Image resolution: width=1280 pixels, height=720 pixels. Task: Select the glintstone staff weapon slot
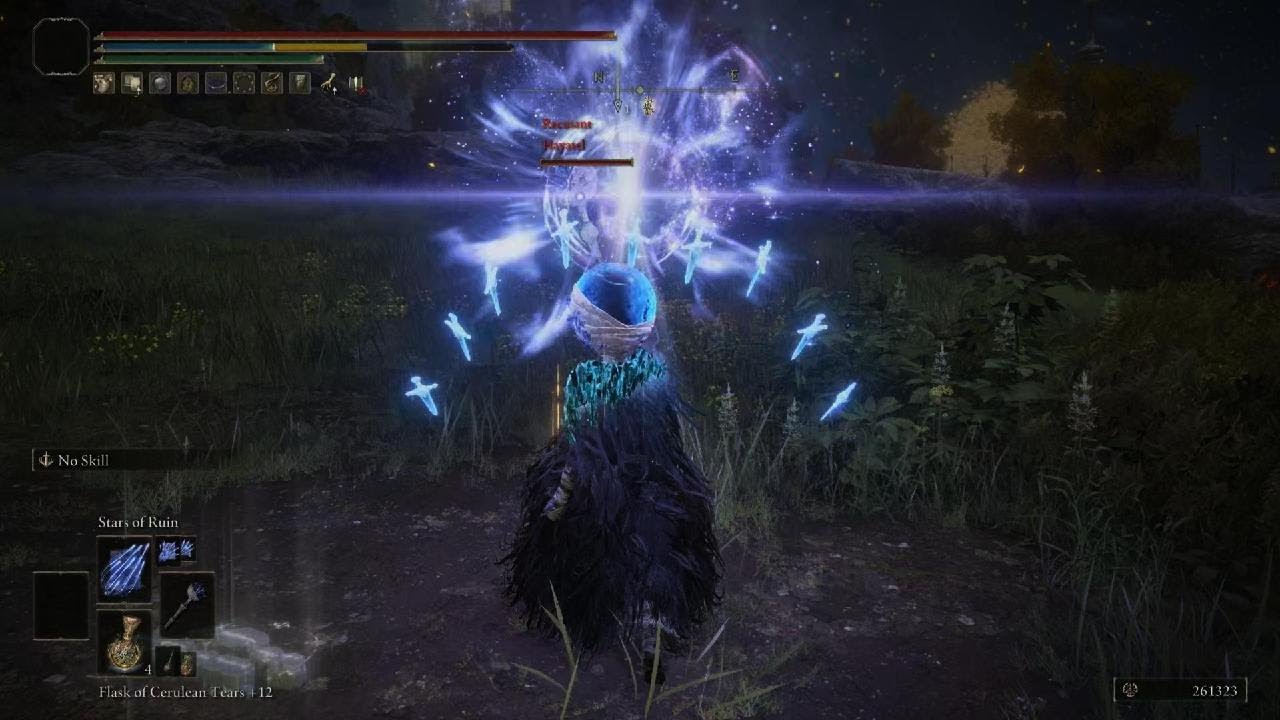click(187, 605)
